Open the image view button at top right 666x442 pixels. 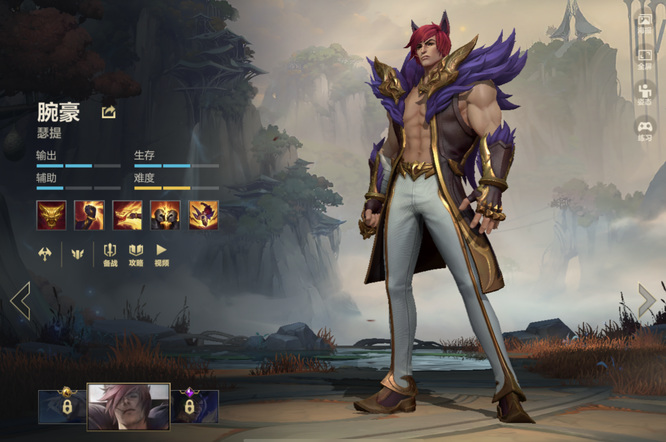click(x=645, y=21)
